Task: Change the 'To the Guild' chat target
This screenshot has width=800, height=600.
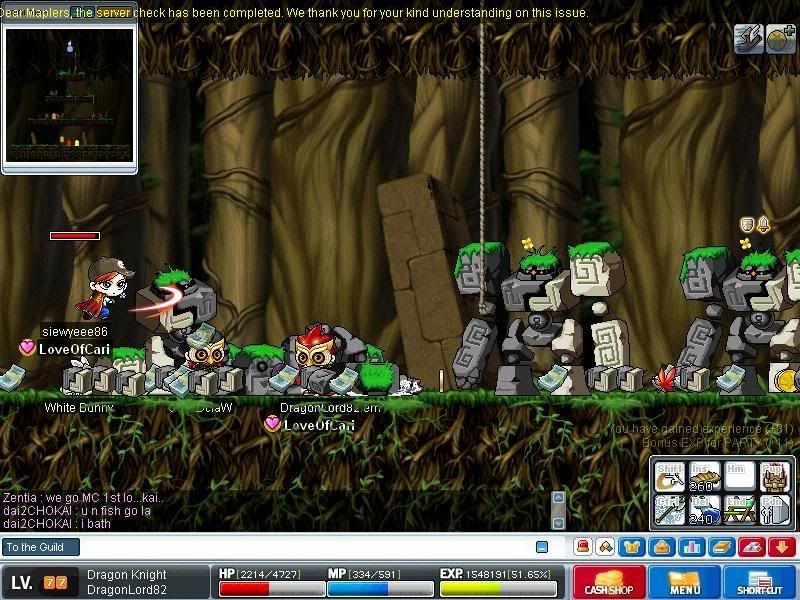Action: (x=40, y=547)
